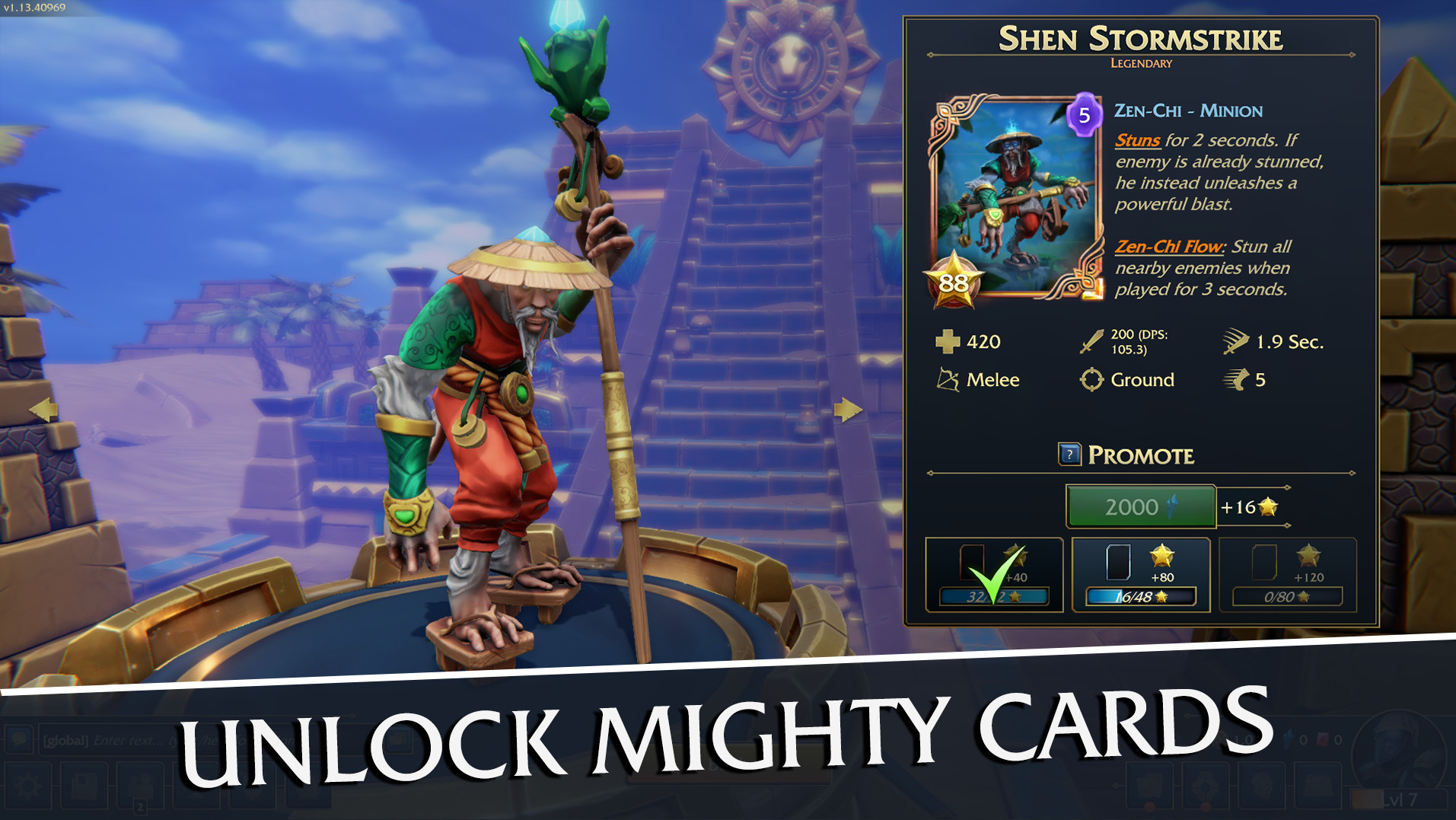Open the settings gear icon at bottom left

coord(27,786)
